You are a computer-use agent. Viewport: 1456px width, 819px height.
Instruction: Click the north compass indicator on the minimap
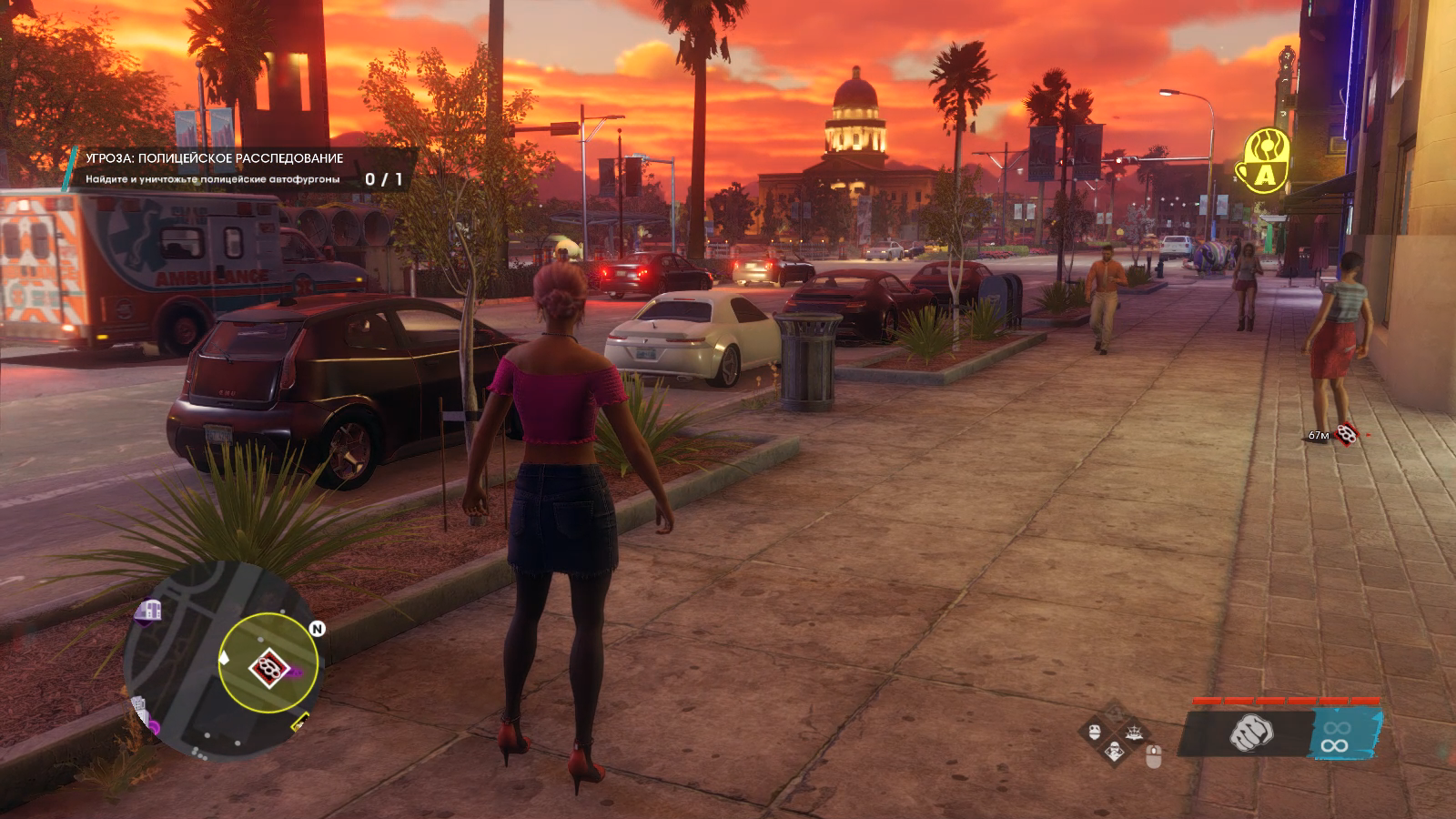[318, 628]
